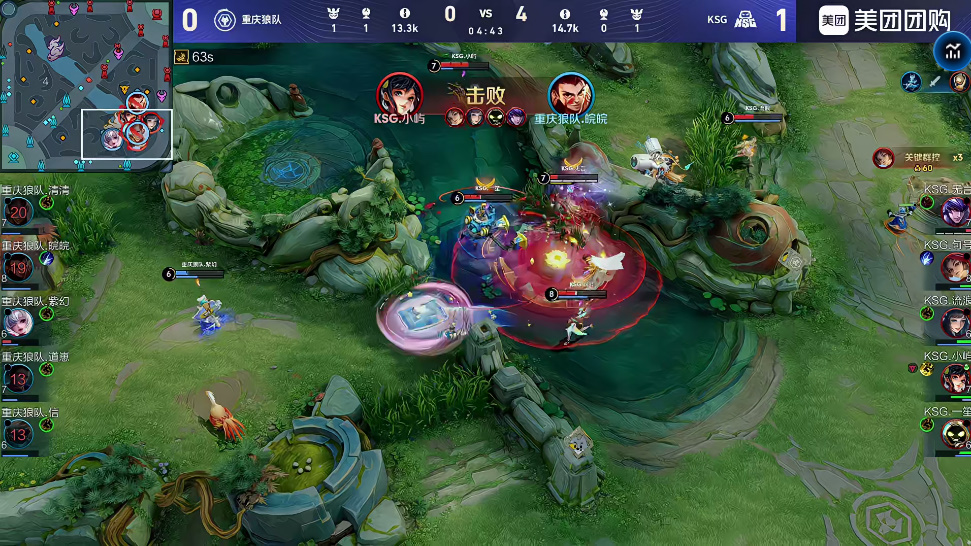
Task: Select 重庆狼队.道崽 player portrait
Action: [x=19, y=378]
